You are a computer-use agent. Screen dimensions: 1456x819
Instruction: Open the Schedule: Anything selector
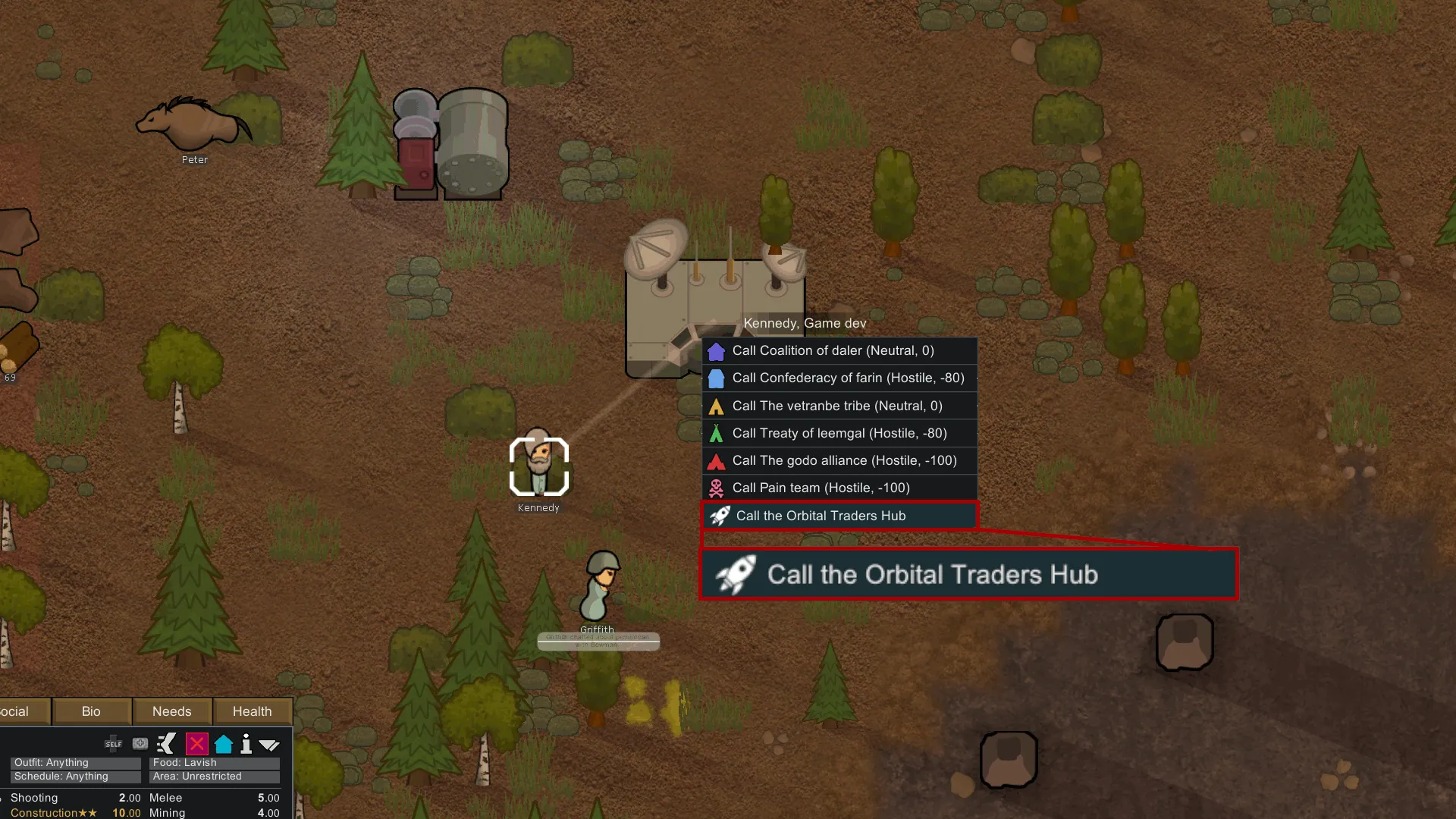click(x=76, y=777)
